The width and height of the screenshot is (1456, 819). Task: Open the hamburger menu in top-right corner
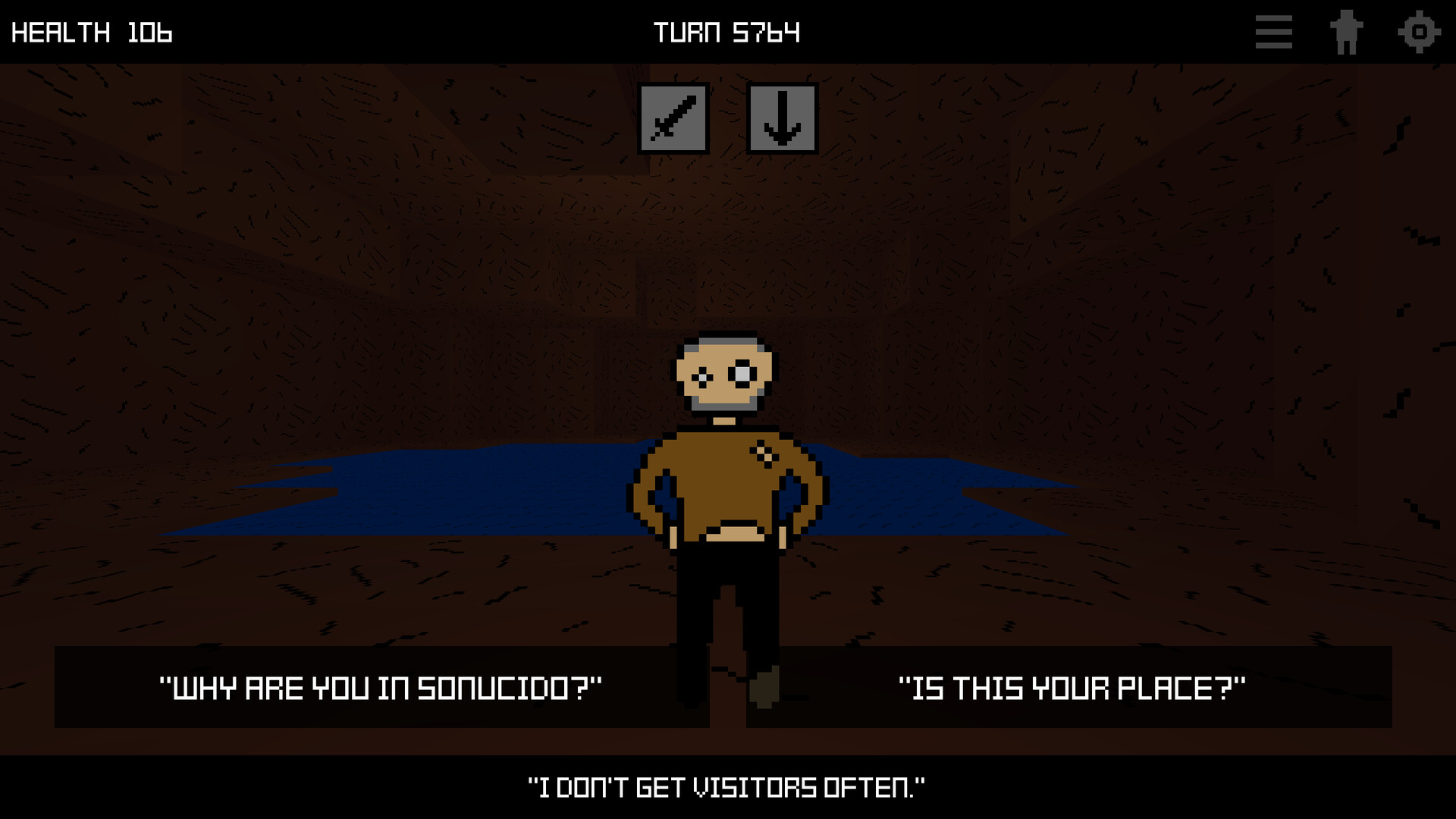tap(1272, 32)
